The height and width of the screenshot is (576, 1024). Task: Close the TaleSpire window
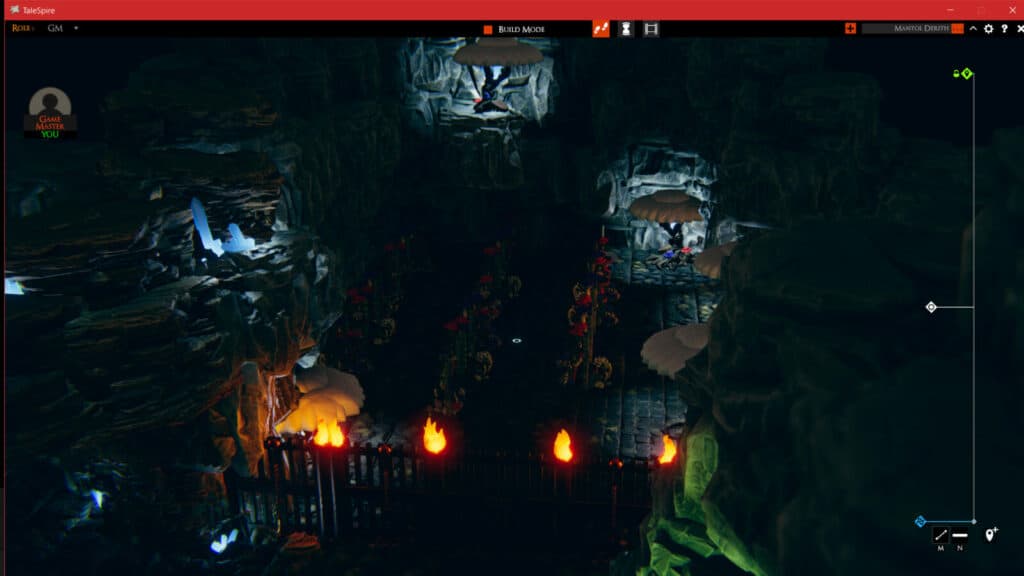[1011, 9]
